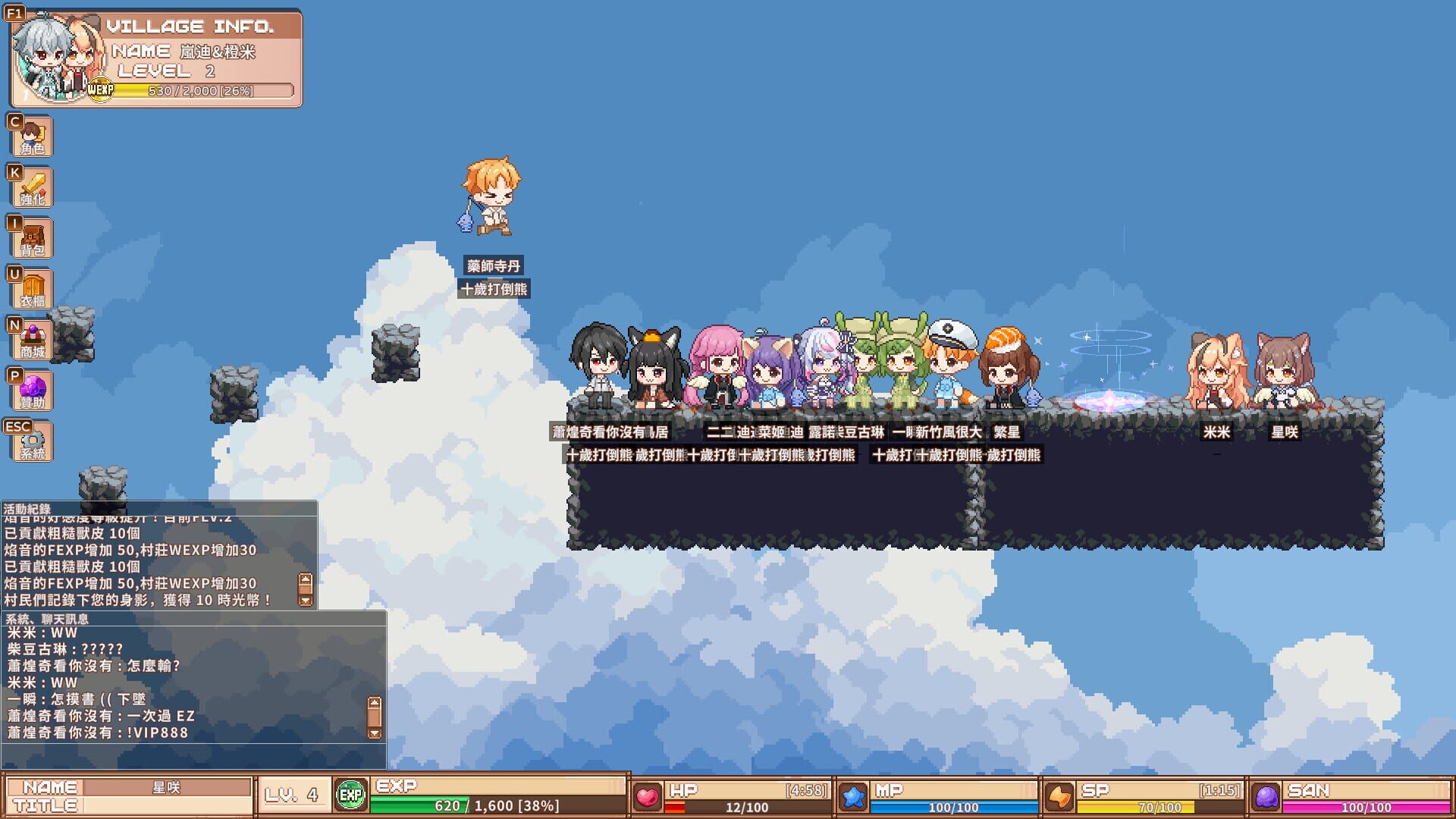Click the 星咲 player name tag

click(x=1284, y=432)
